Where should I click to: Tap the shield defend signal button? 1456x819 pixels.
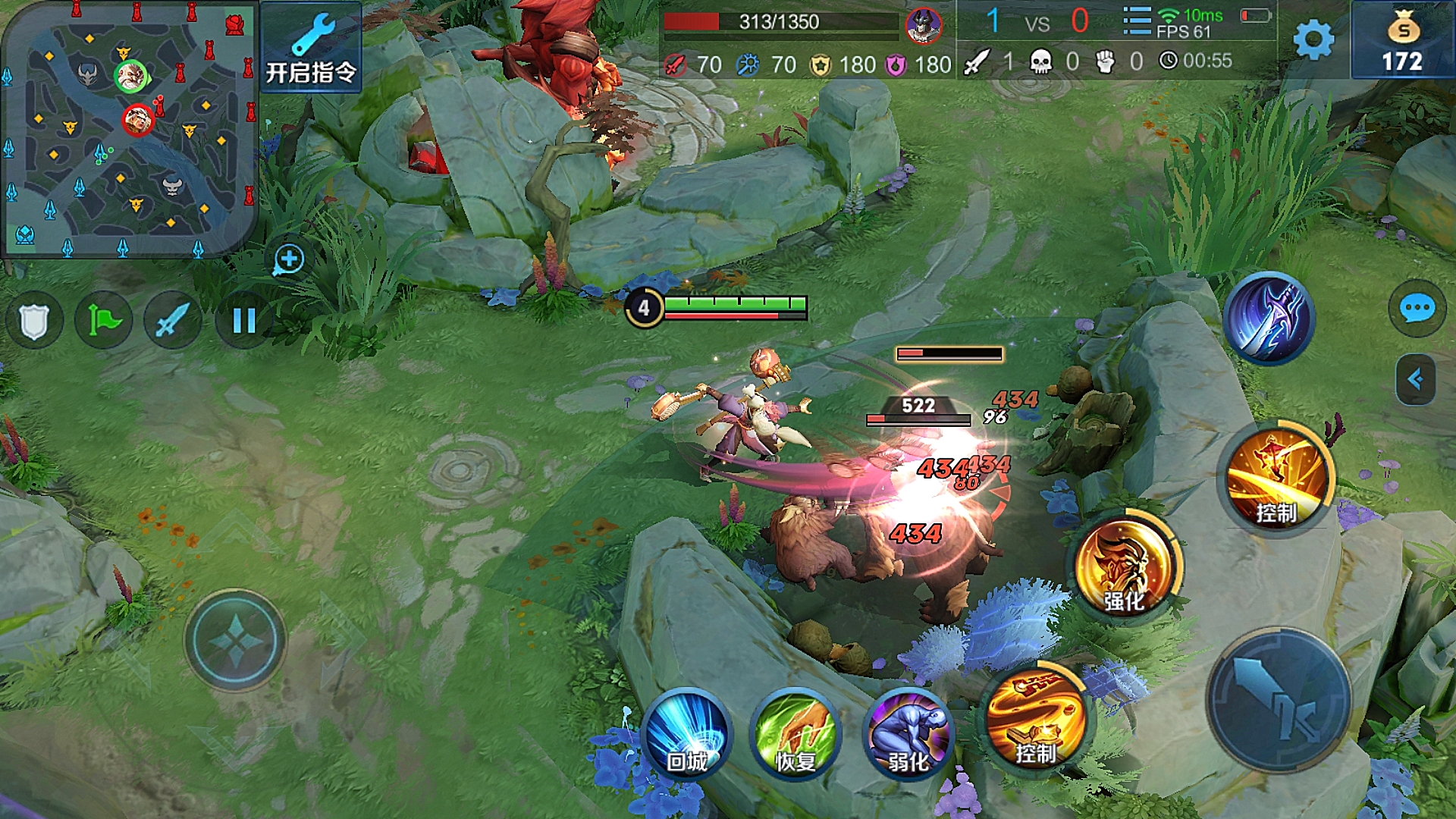[x=34, y=321]
